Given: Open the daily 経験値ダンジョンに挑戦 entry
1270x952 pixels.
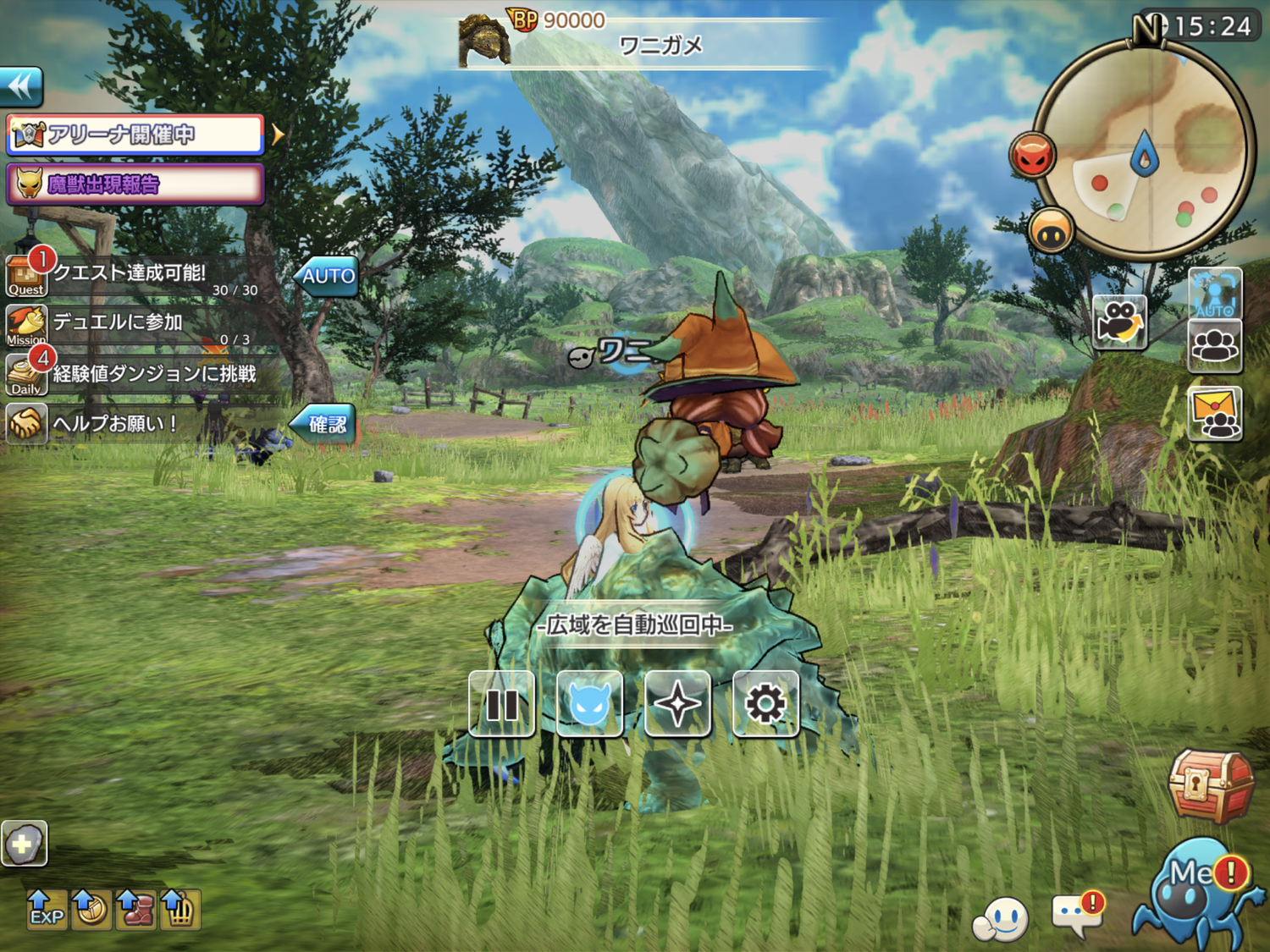Looking at the screenshot, I should click(144, 374).
